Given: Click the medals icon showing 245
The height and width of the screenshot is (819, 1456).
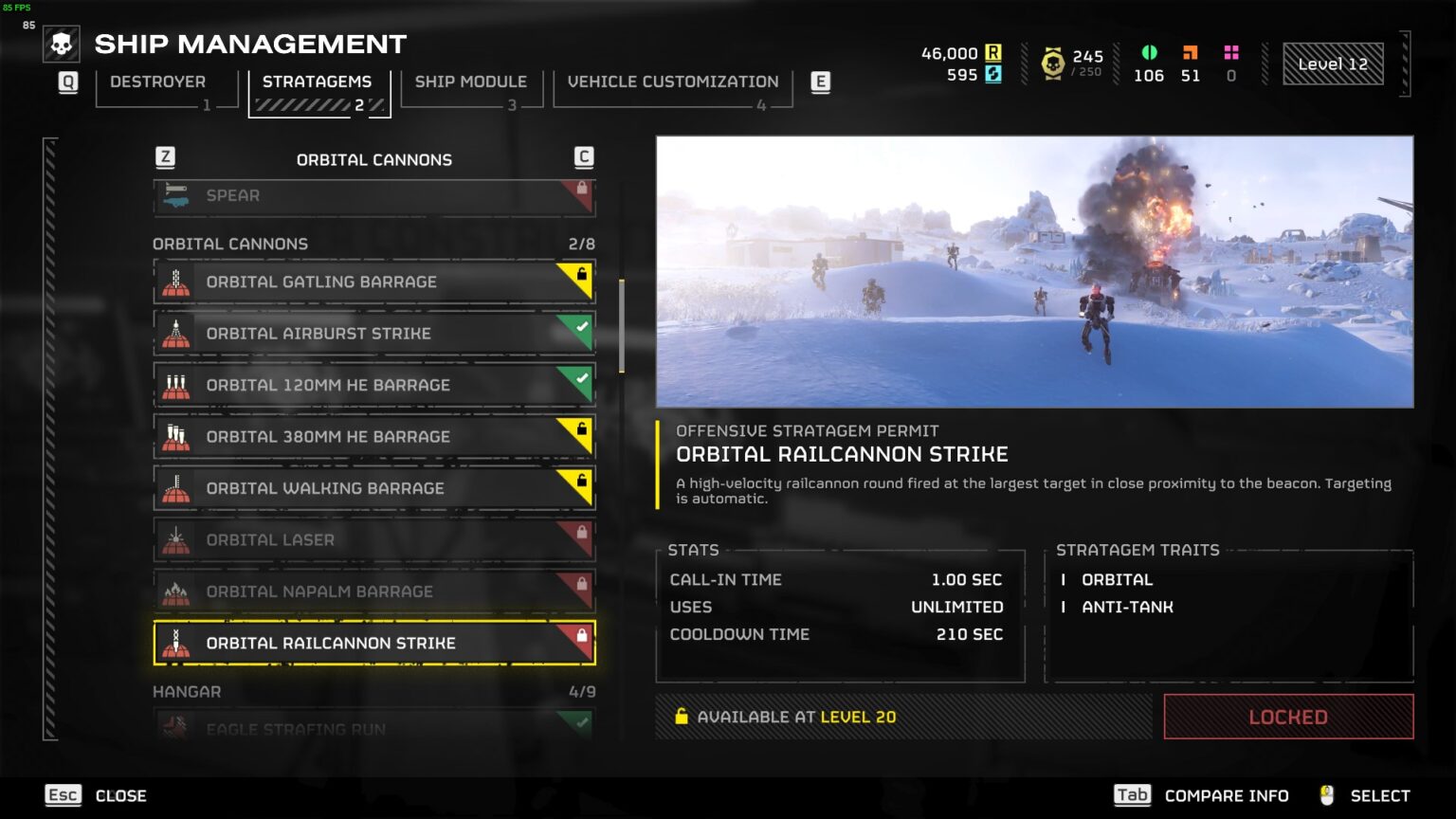Looking at the screenshot, I should [1055, 61].
